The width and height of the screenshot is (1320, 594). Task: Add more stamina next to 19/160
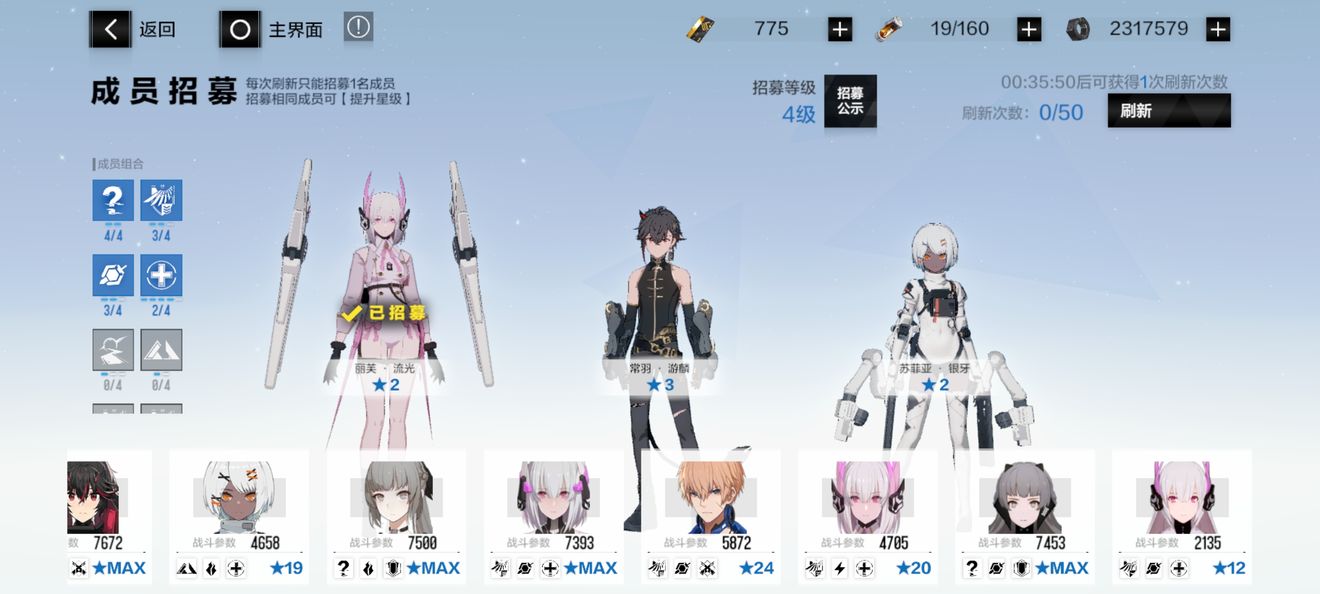coord(1029,30)
